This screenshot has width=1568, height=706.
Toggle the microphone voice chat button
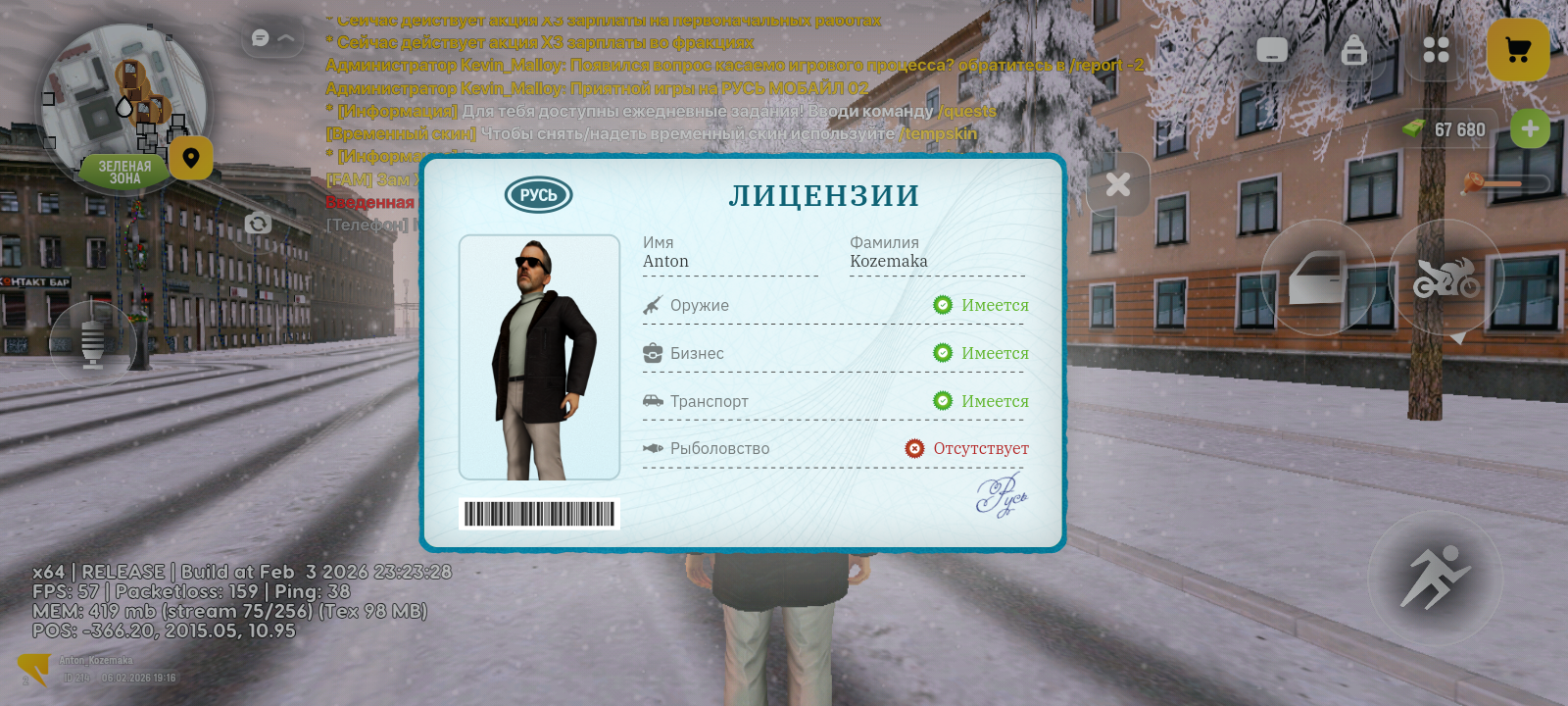point(93,343)
